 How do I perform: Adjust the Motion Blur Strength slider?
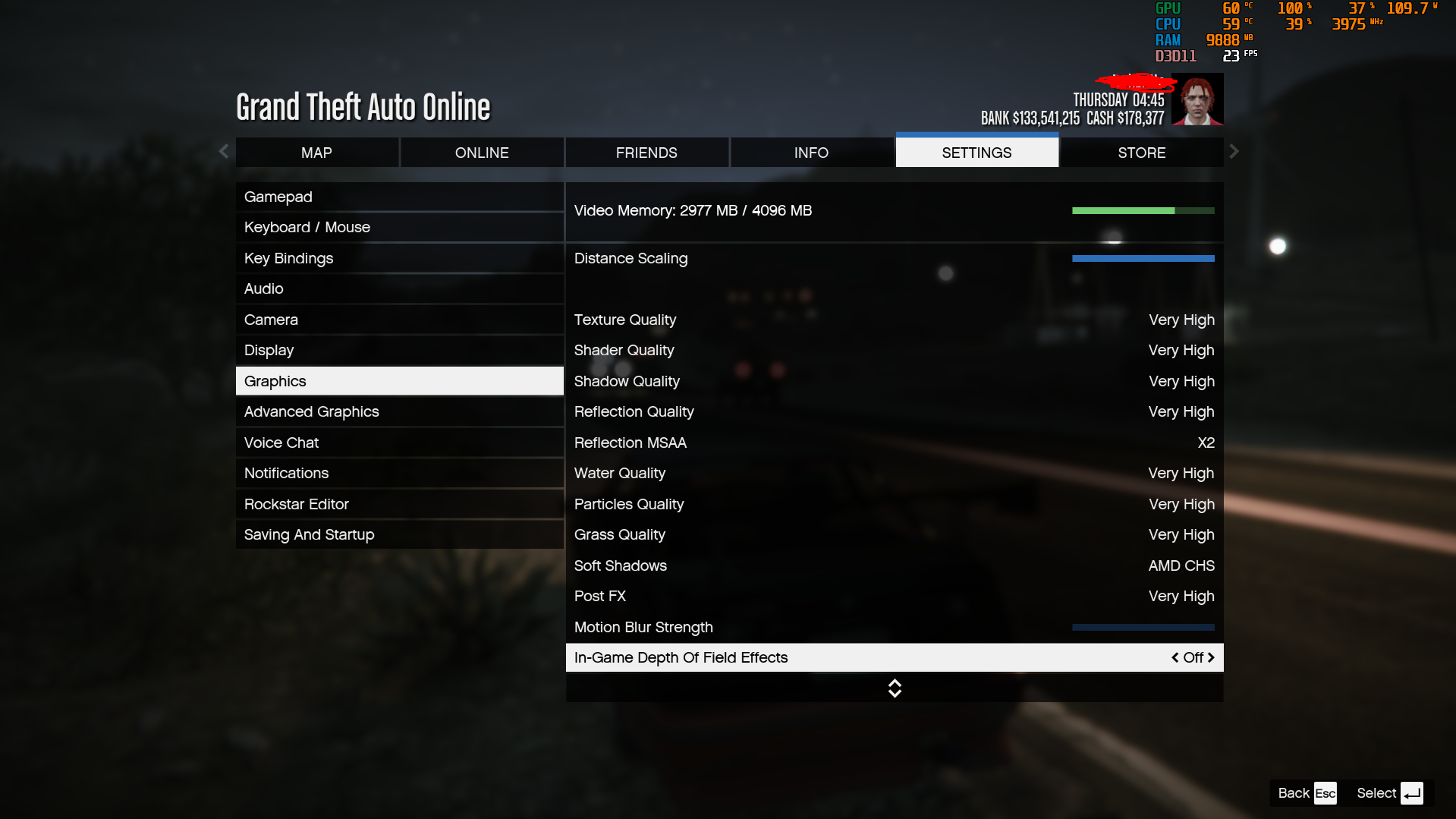[1143, 627]
